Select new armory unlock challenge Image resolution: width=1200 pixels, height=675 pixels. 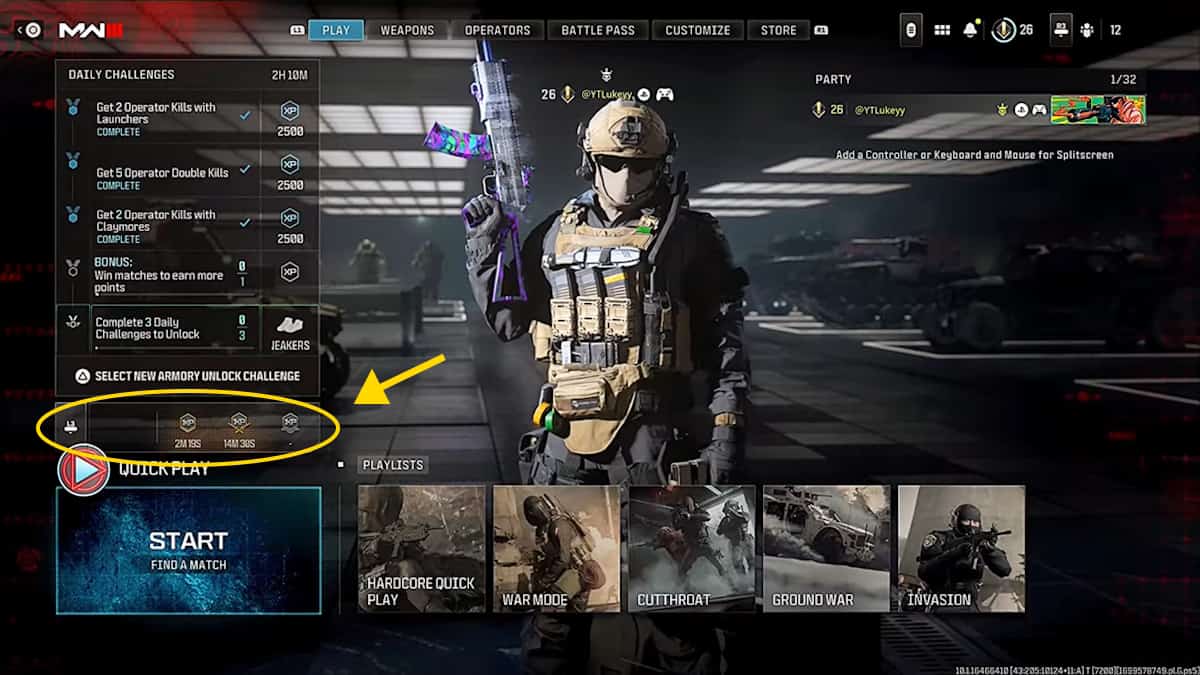(188, 376)
